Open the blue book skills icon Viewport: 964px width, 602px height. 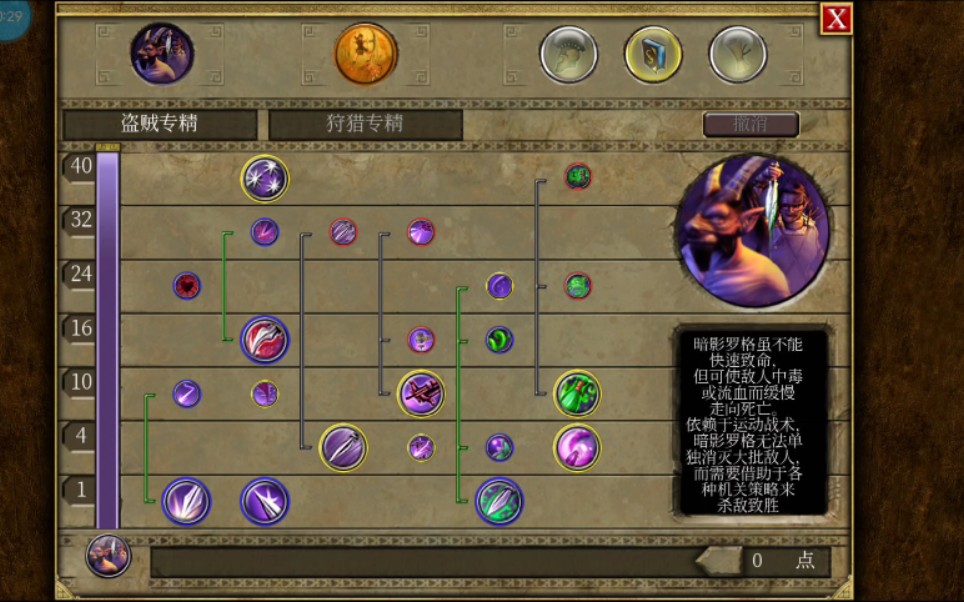(653, 54)
